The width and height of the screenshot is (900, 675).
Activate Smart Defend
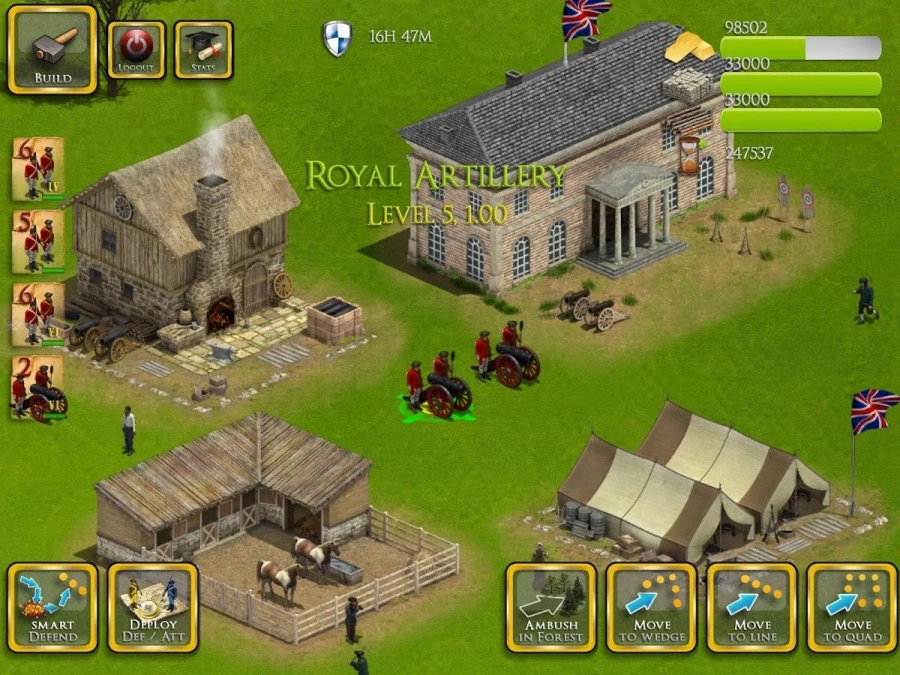[52, 607]
